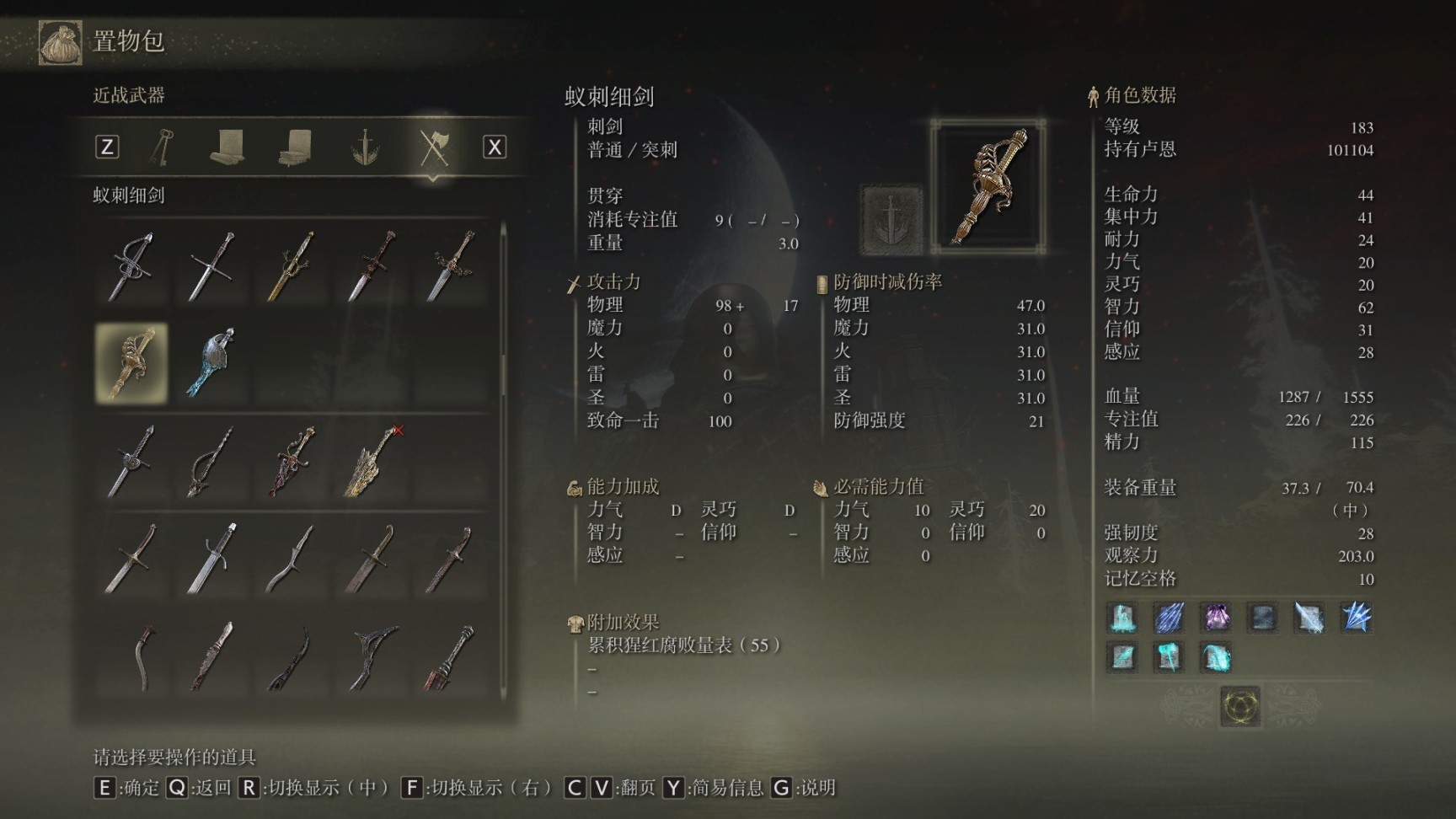
Task: Select the wavy serpentine dagger slot
Action: point(292,558)
